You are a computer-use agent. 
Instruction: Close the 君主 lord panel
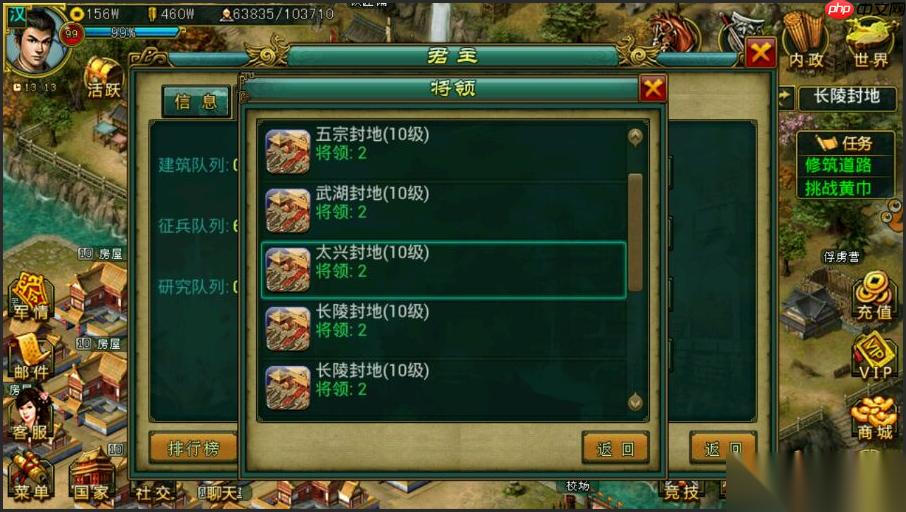coord(760,52)
